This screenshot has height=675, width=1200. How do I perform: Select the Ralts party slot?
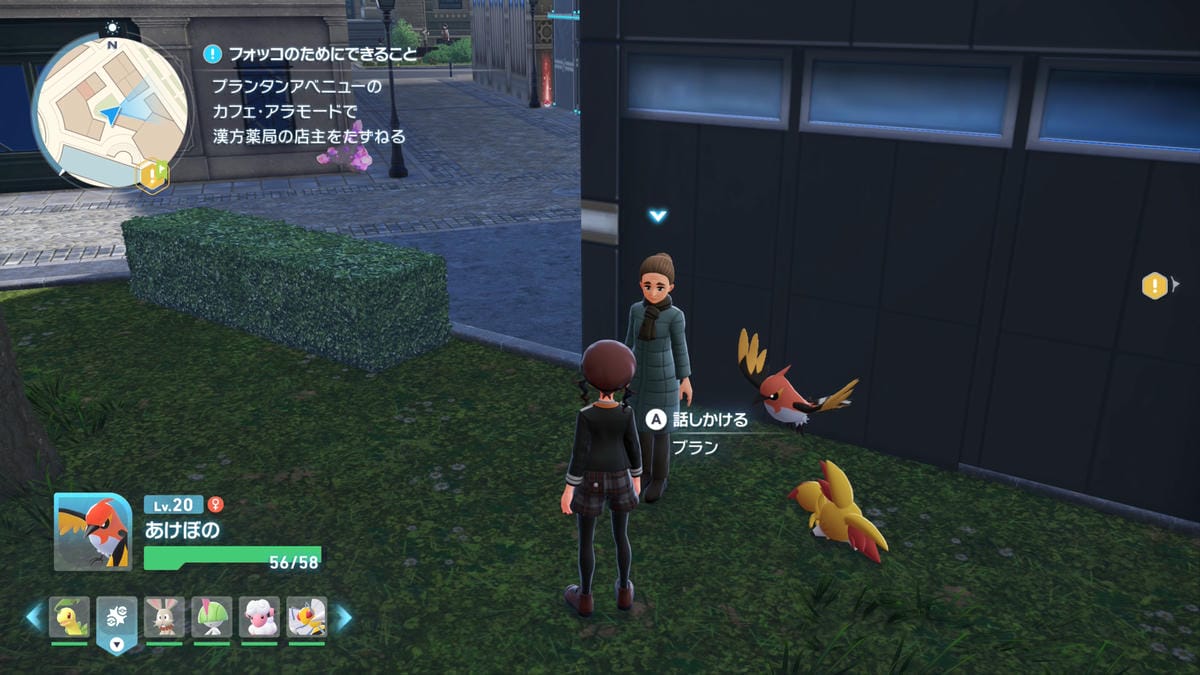tap(212, 617)
